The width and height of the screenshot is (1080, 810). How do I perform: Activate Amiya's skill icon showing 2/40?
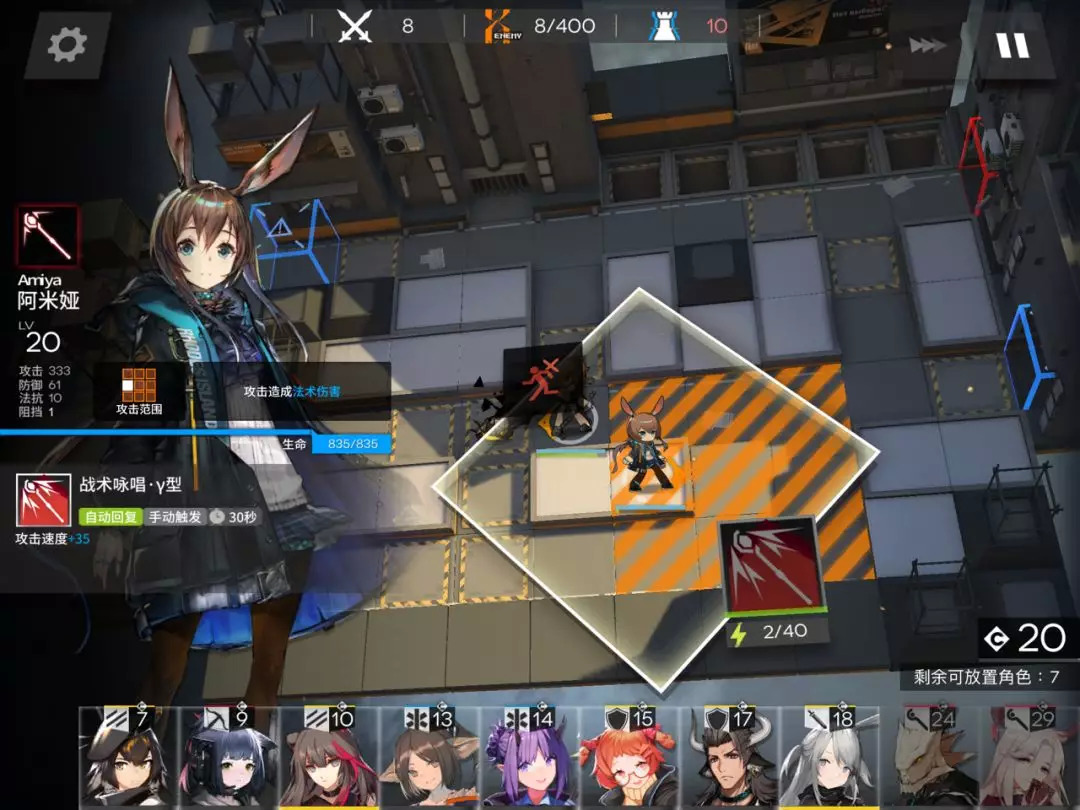[x=770, y=567]
